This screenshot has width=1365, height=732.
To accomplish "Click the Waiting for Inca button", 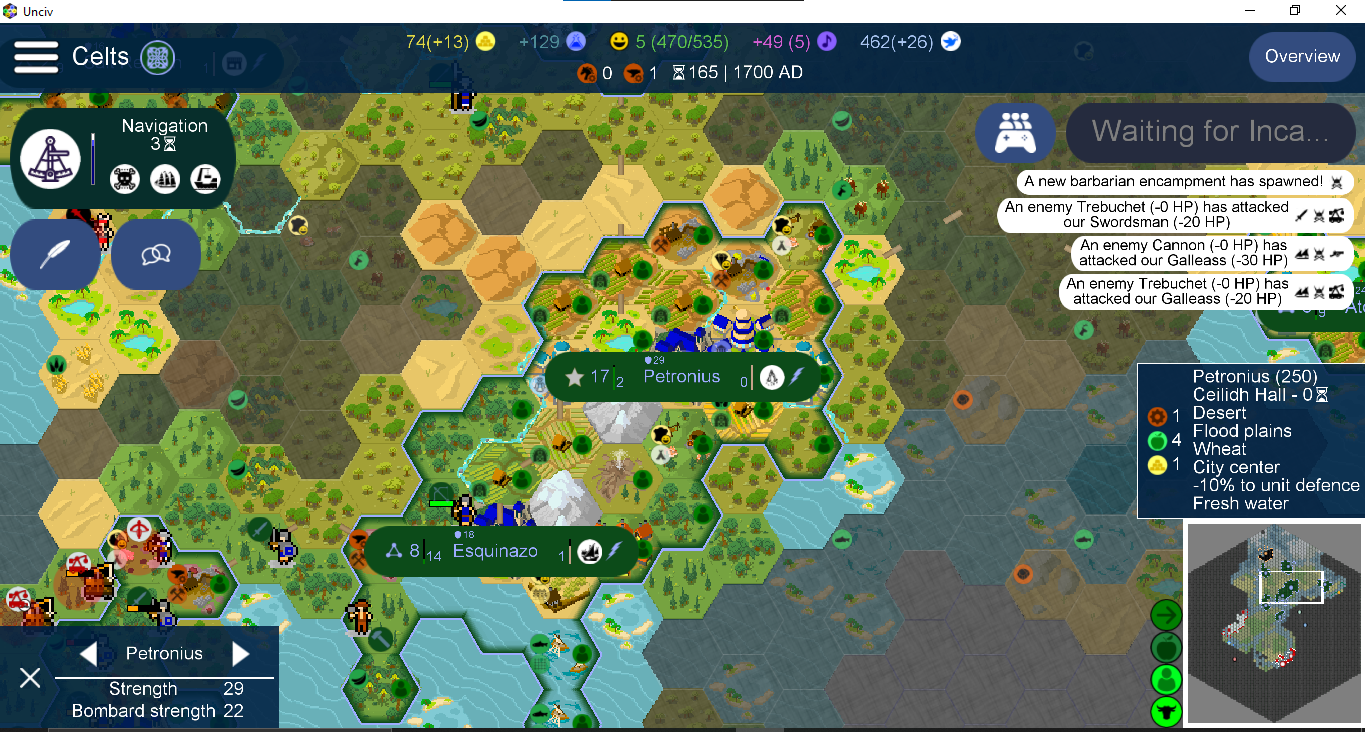I will [1210, 132].
